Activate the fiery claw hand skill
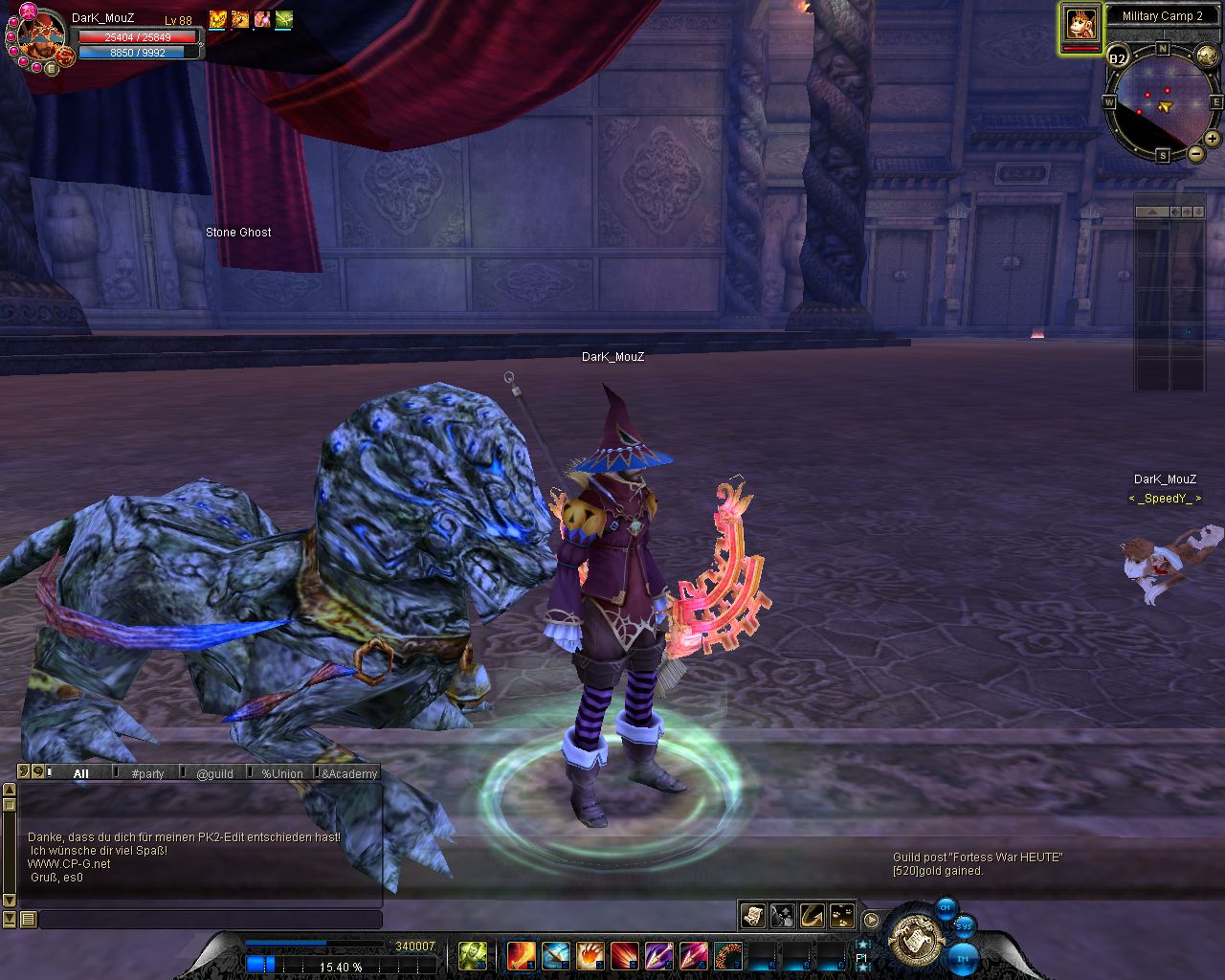 pyautogui.click(x=590, y=954)
